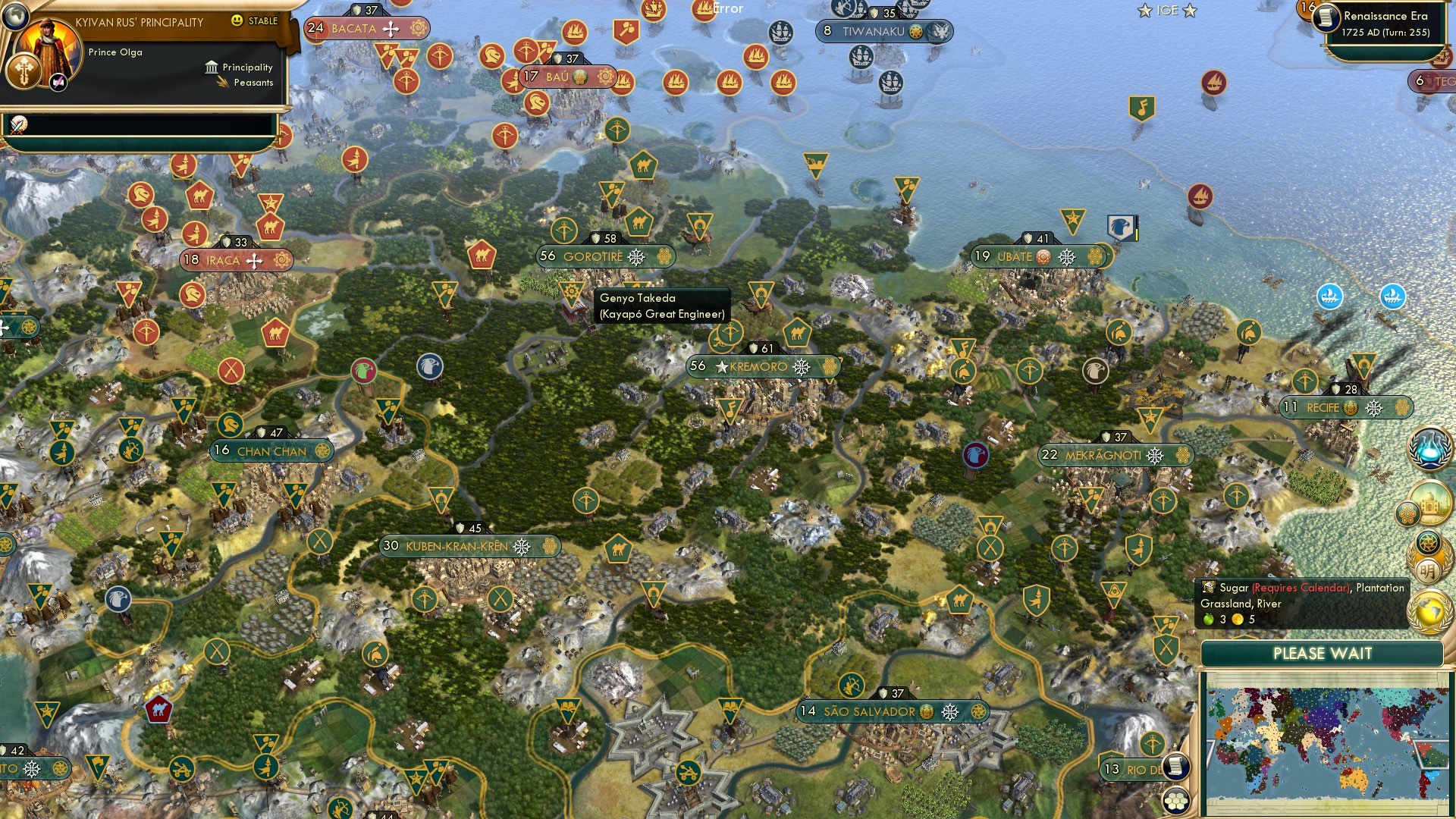Click the Taj Mahal wonder notification icon
The image size is (1456, 819).
pos(1431,502)
